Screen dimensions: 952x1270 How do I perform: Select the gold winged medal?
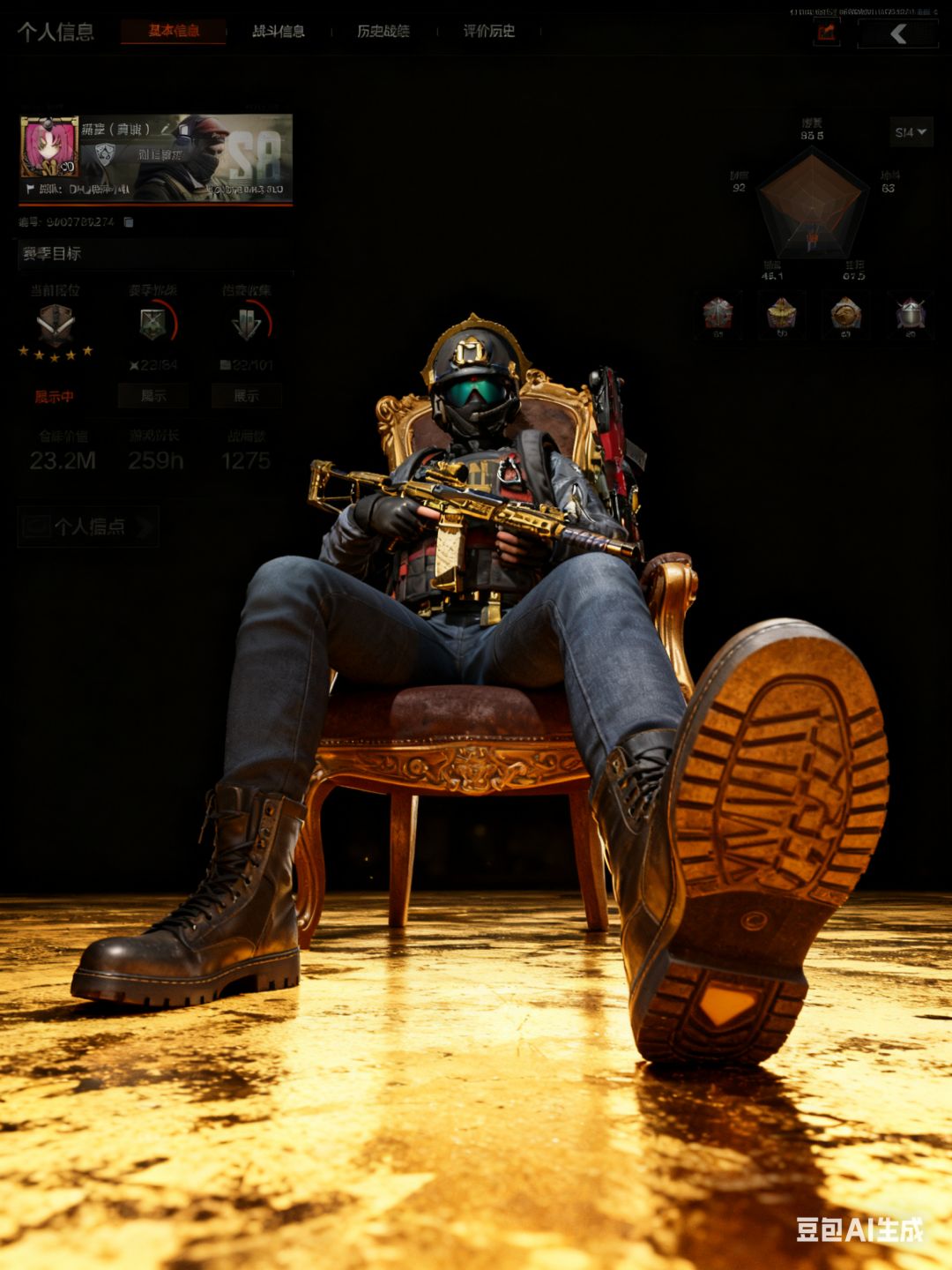pyautogui.click(x=782, y=313)
